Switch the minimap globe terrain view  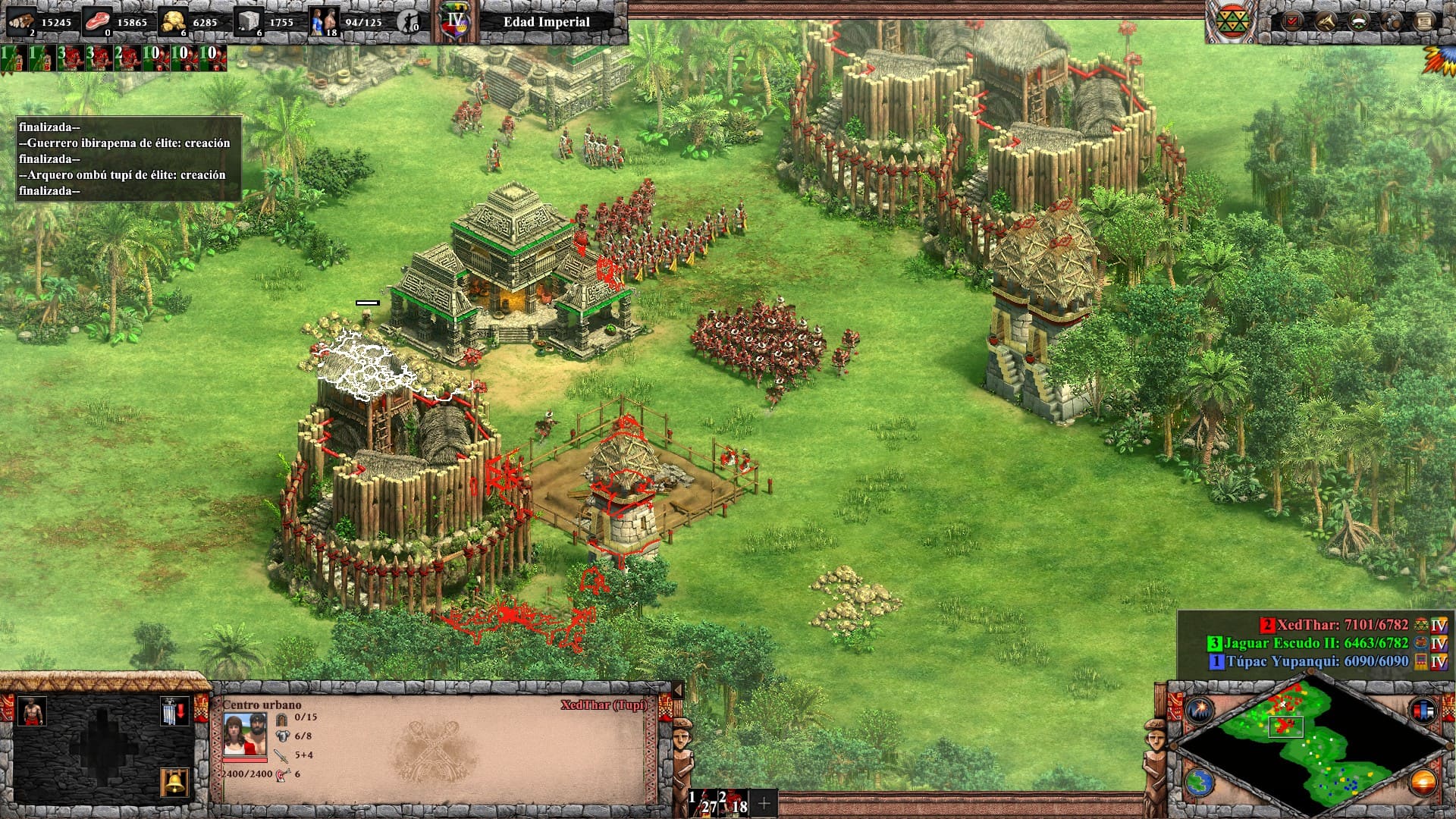[1200, 782]
